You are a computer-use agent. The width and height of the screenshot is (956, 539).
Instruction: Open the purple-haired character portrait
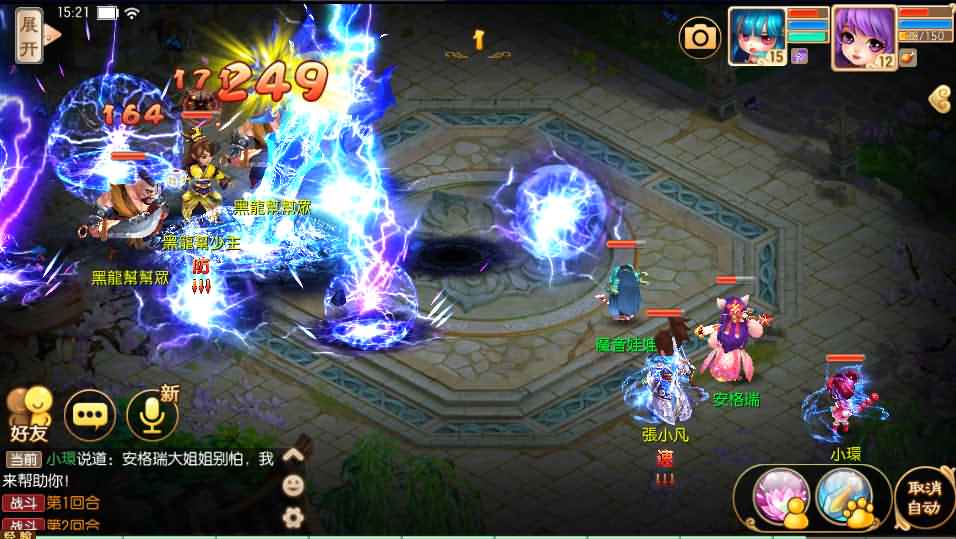click(x=863, y=36)
